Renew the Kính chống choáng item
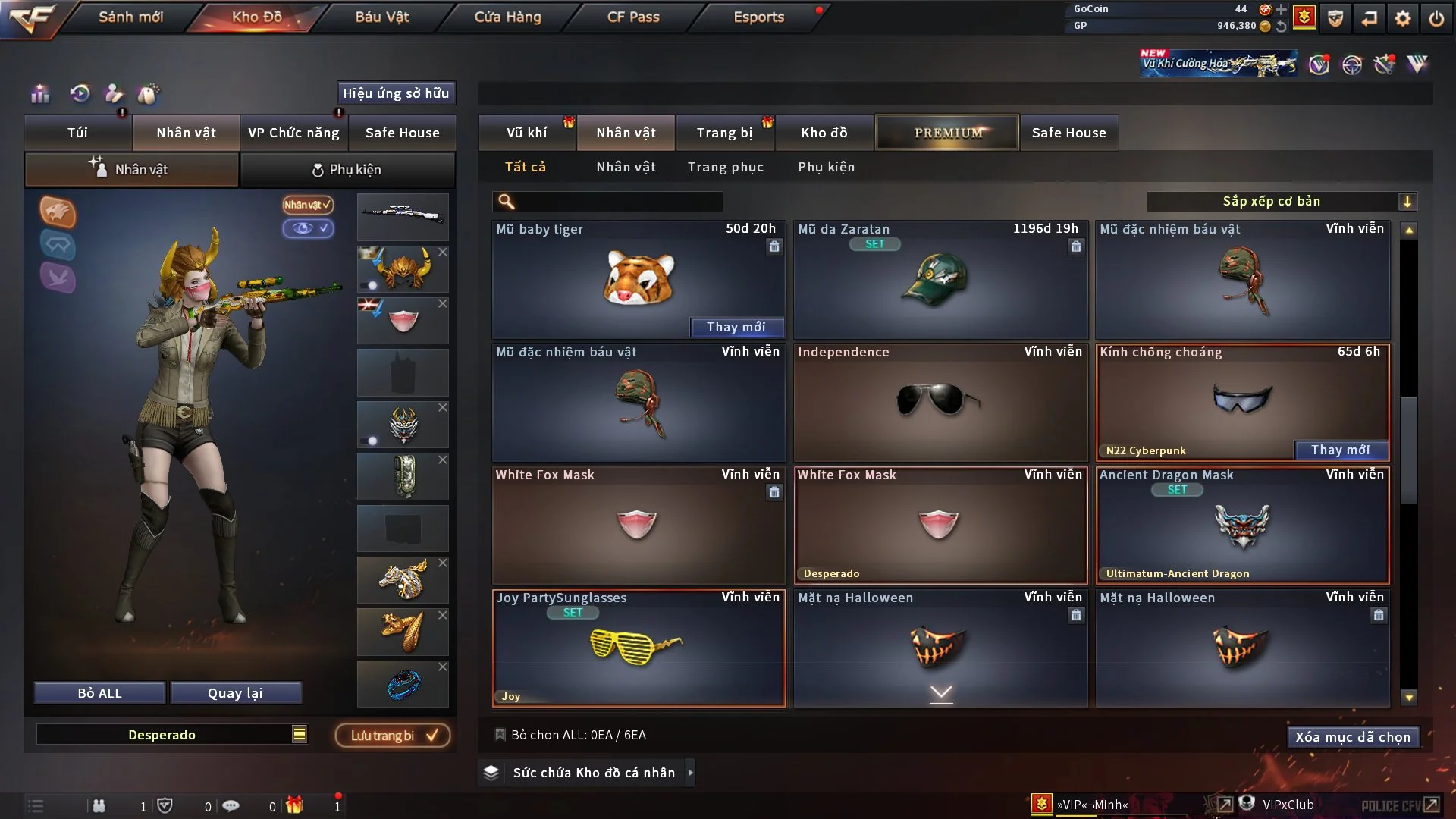Screen dimensions: 1456x819 [1340, 450]
